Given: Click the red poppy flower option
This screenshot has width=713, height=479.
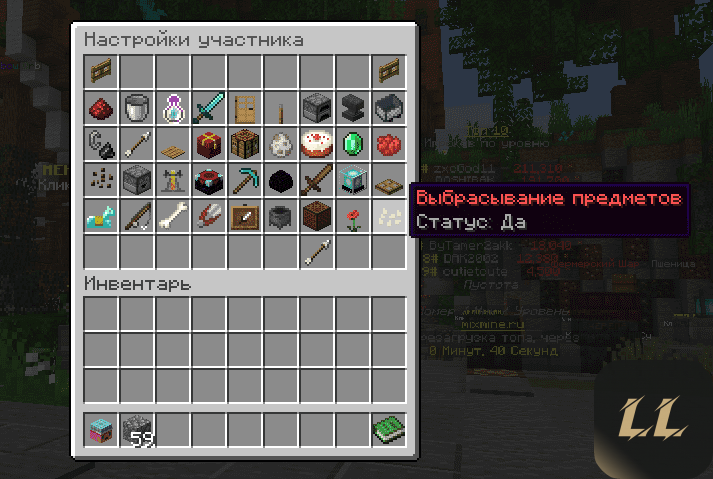Looking at the screenshot, I should pos(352,215).
